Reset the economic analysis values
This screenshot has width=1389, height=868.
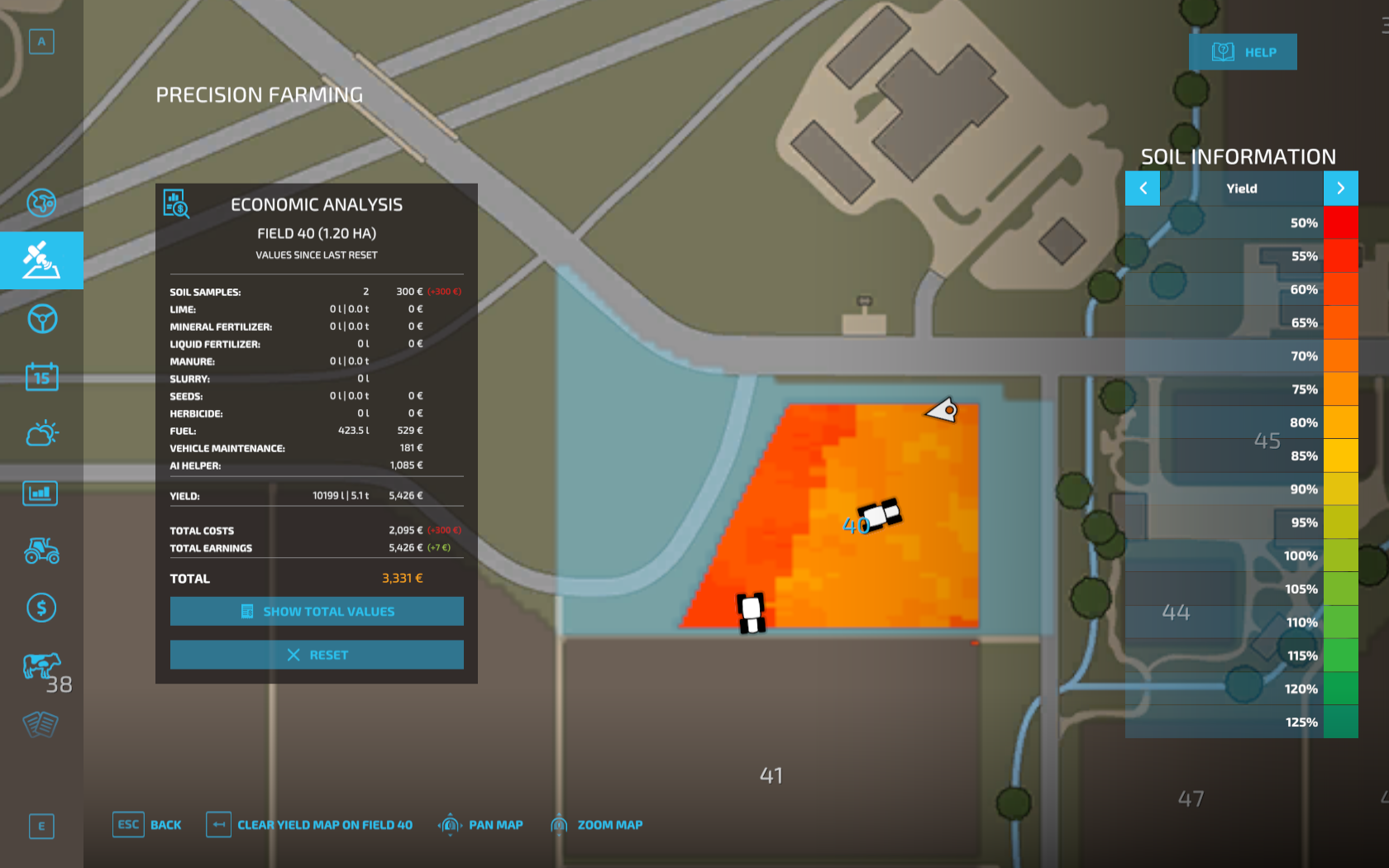click(317, 654)
